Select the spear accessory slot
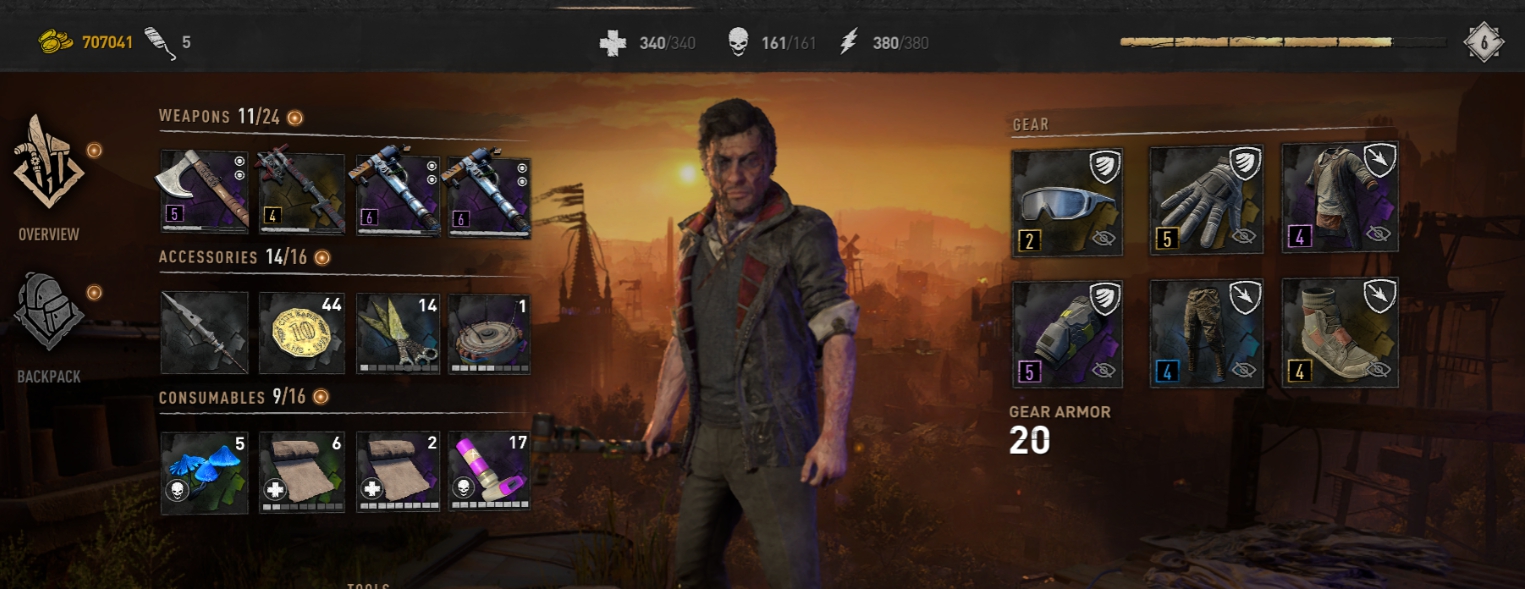Viewport: 1525px width, 589px height. pyautogui.click(x=204, y=333)
